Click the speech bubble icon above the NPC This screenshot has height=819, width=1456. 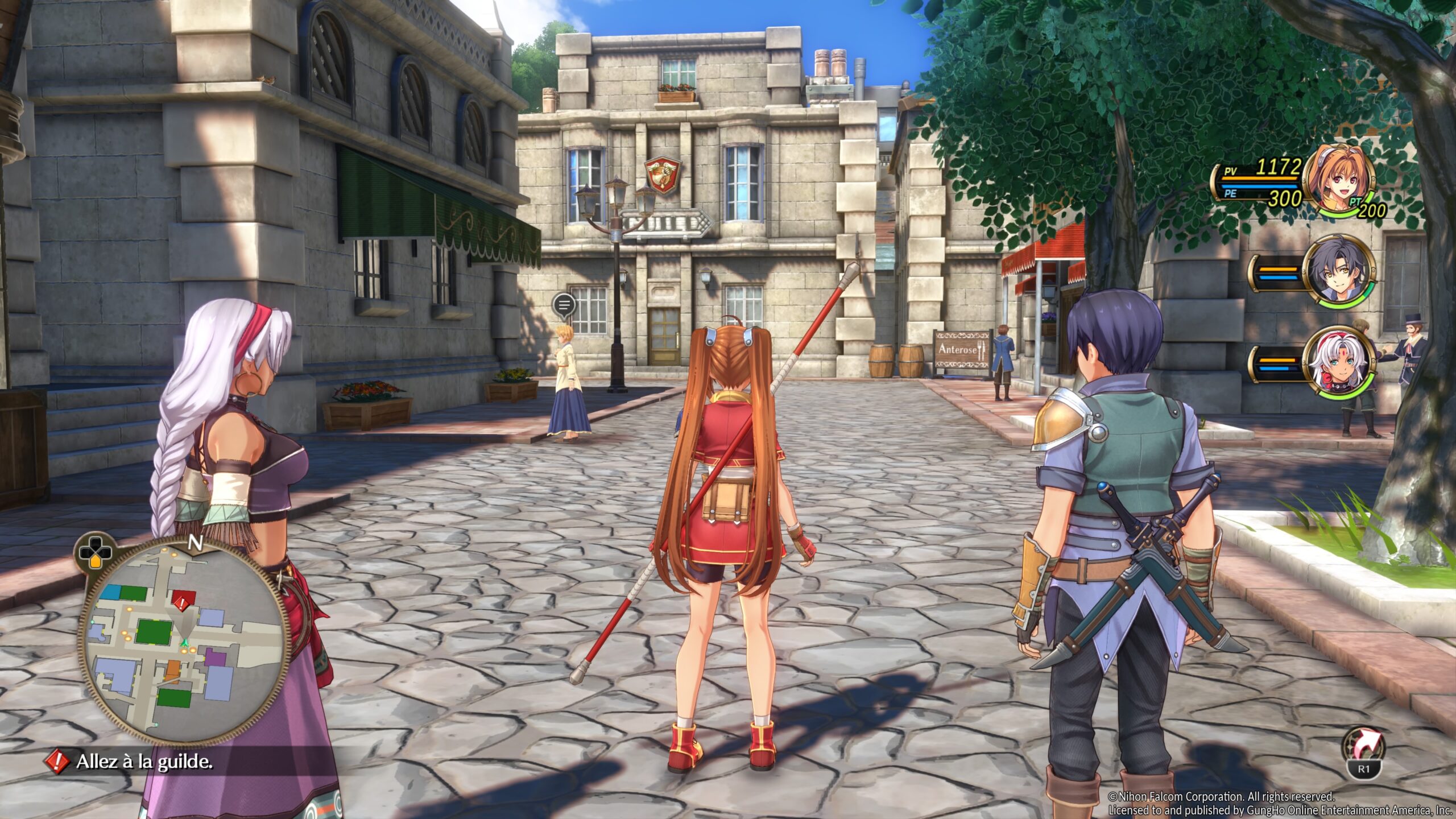click(564, 305)
